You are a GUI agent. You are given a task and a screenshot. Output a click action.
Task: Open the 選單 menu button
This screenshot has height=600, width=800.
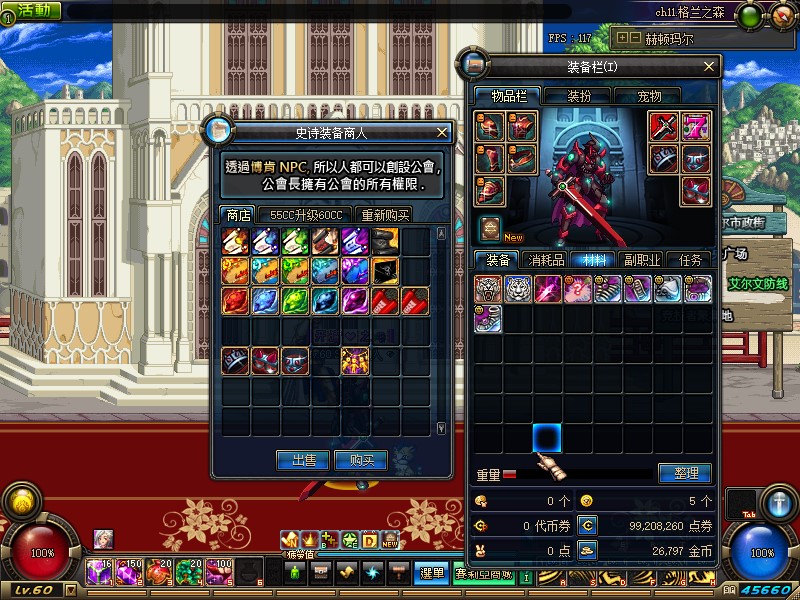pos(432,573)
